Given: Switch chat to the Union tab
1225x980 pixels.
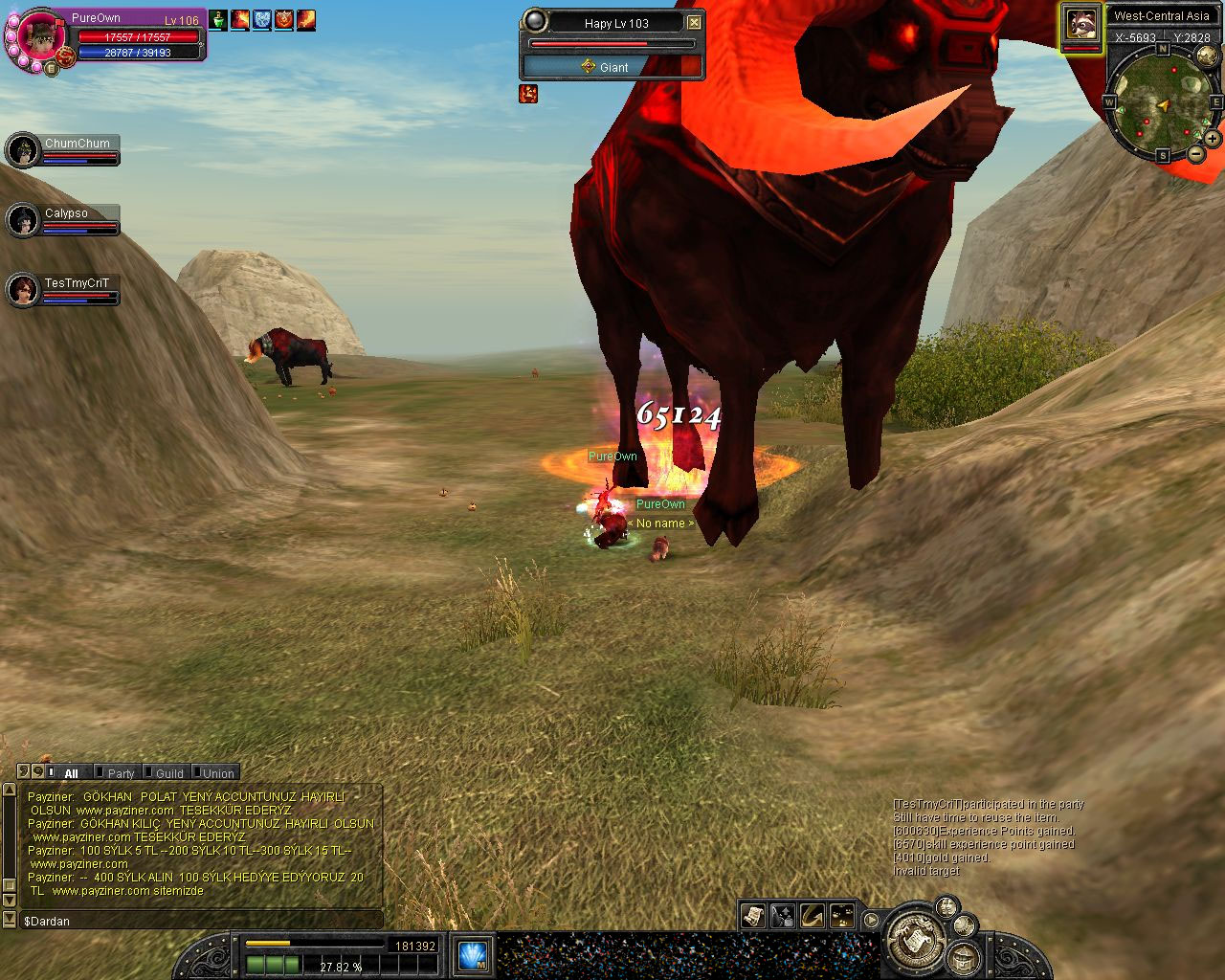Looking at the screenshot, I should pos(217,773).
